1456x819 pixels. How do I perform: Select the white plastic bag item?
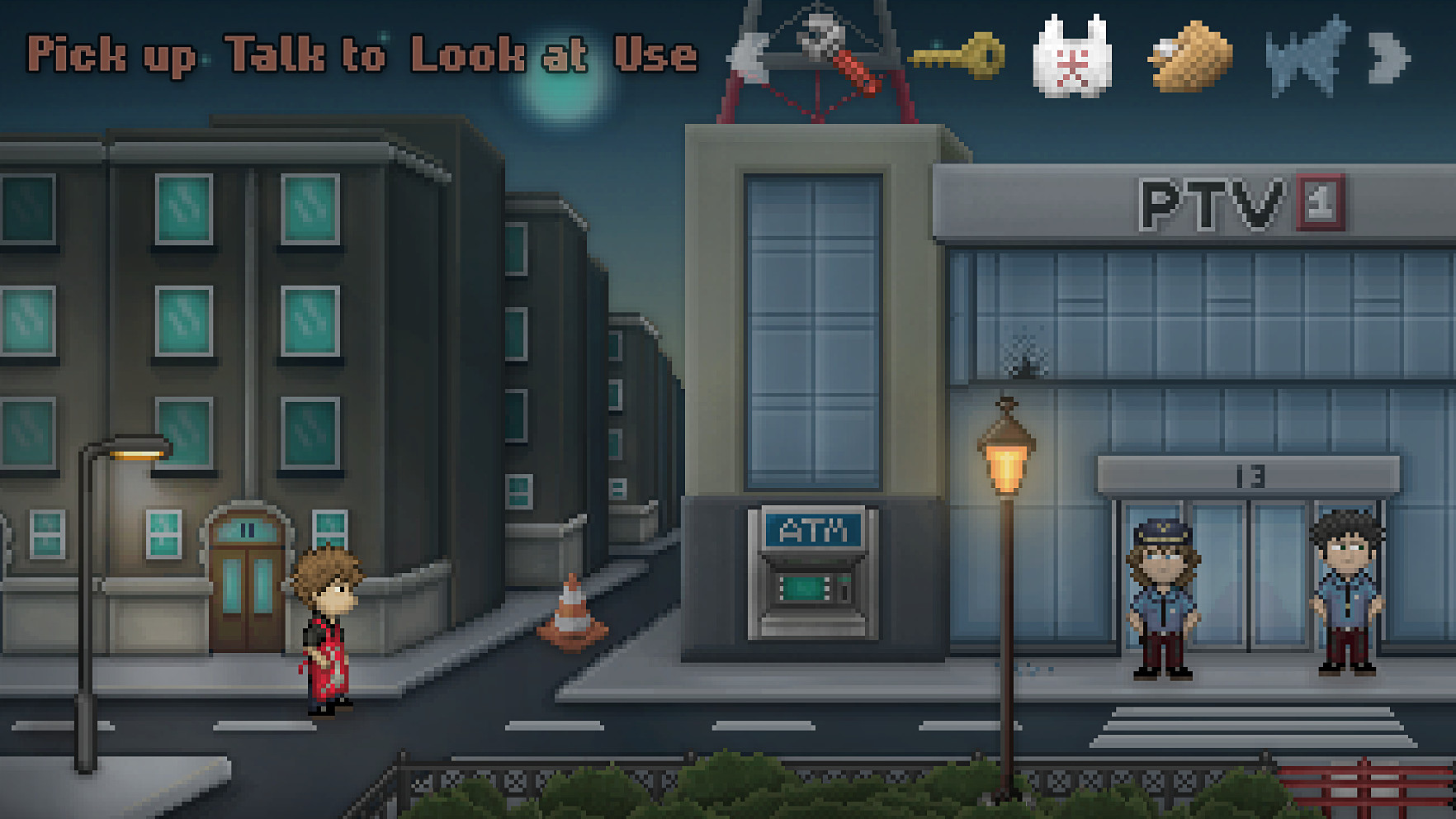pos(1072,58)
